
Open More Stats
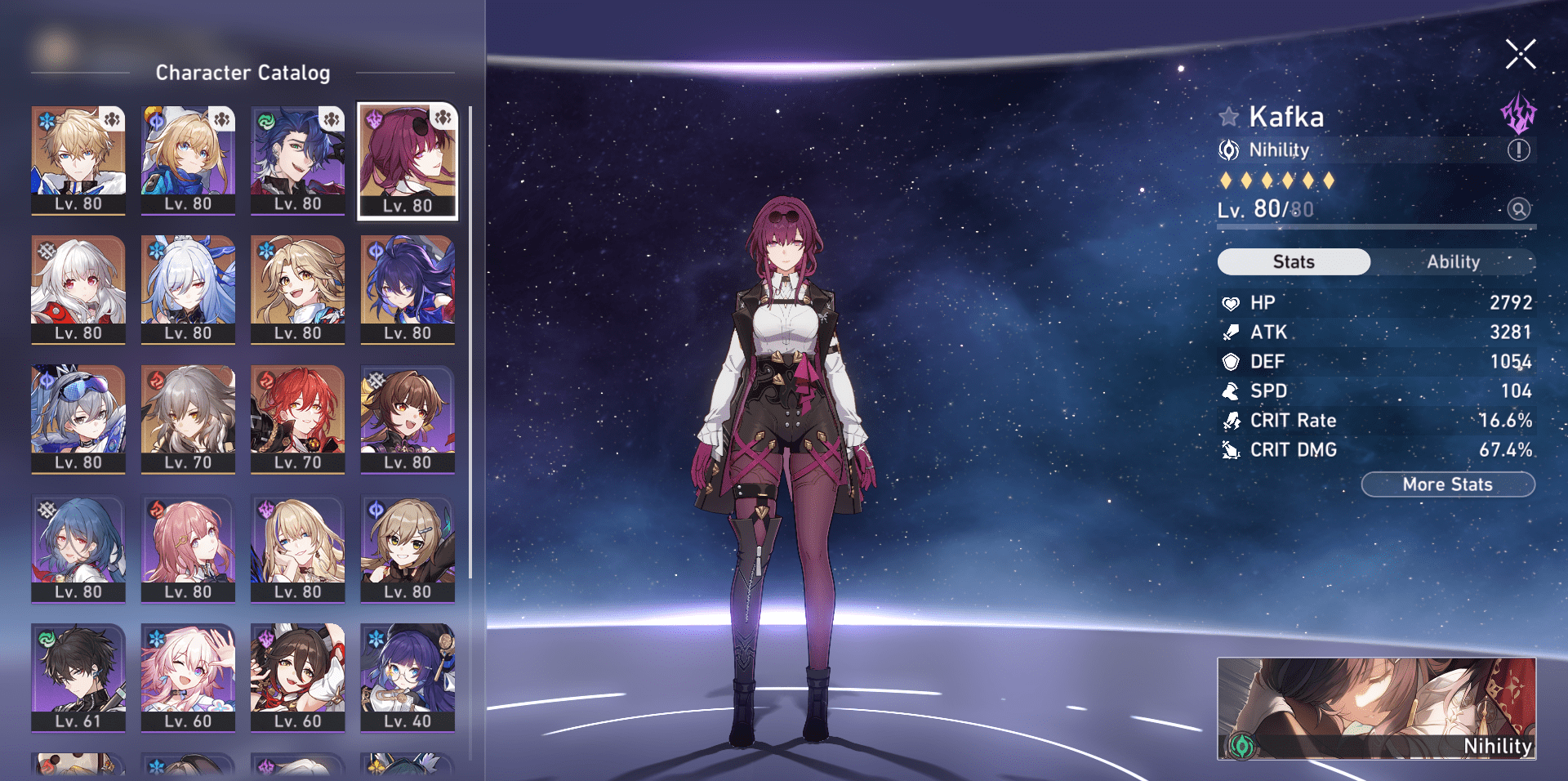point(1447,484)
